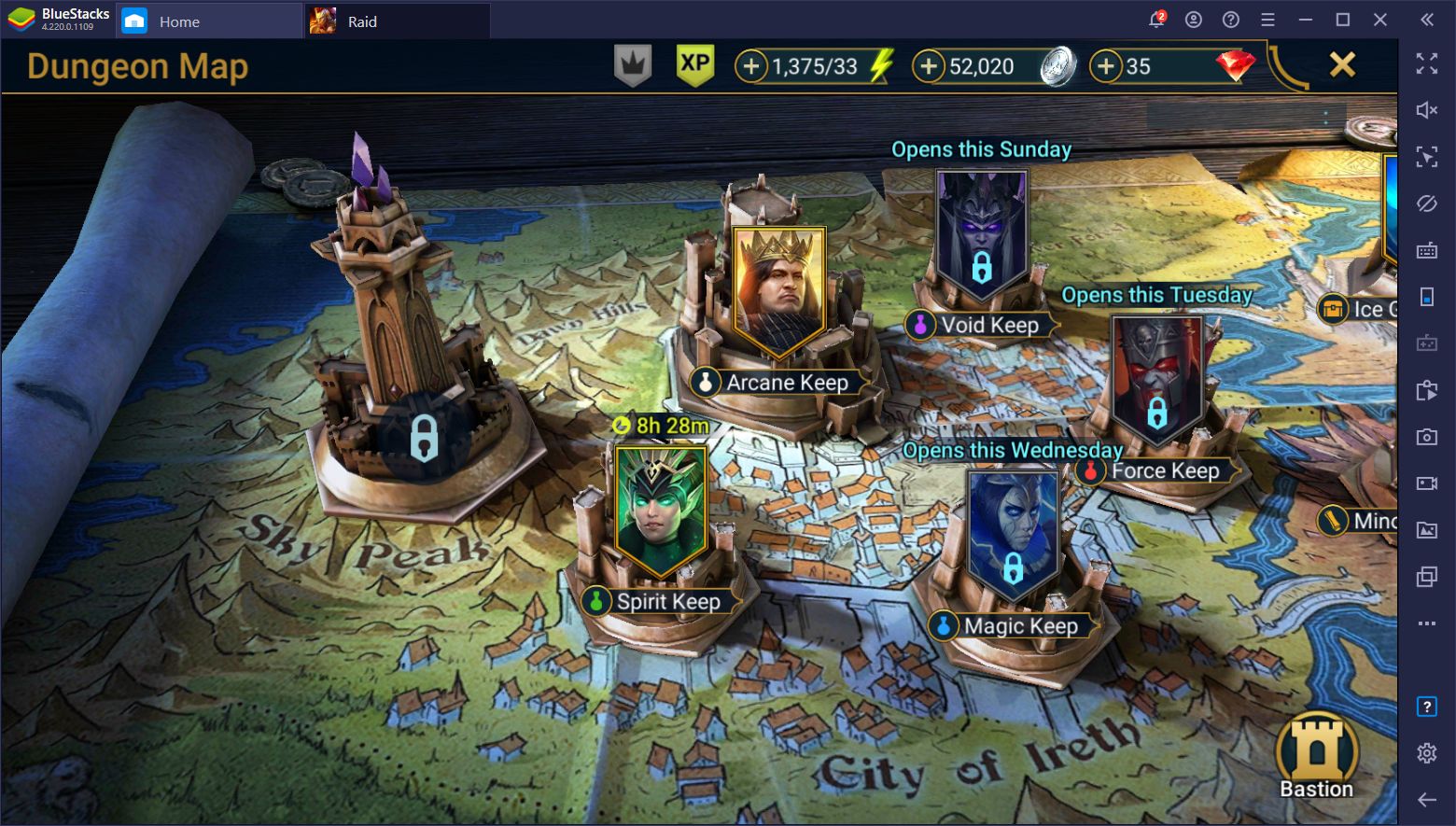Viewport: 1456px width, 826px height.
Task: Open BlueStacks settings gear
Action: 1426,752
